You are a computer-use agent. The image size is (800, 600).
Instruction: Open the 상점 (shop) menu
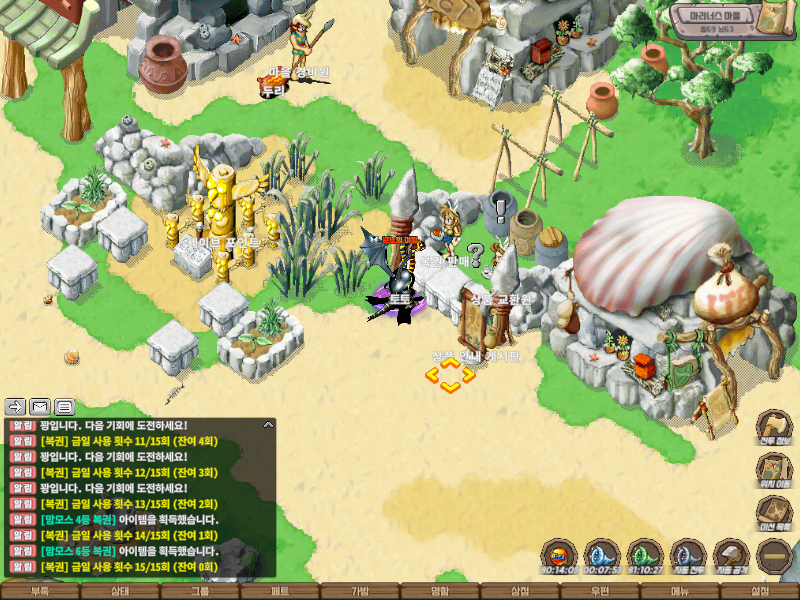520,591
